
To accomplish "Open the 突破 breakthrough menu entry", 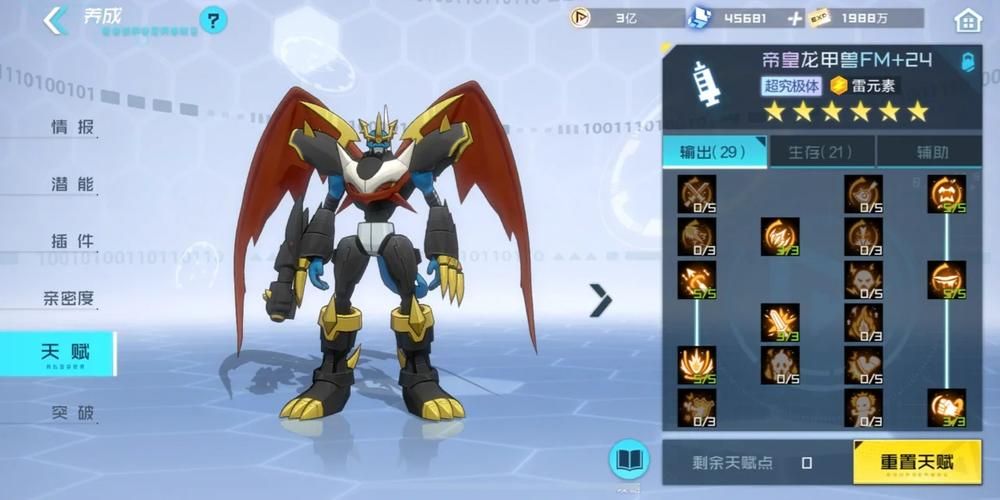I will 73,412.
